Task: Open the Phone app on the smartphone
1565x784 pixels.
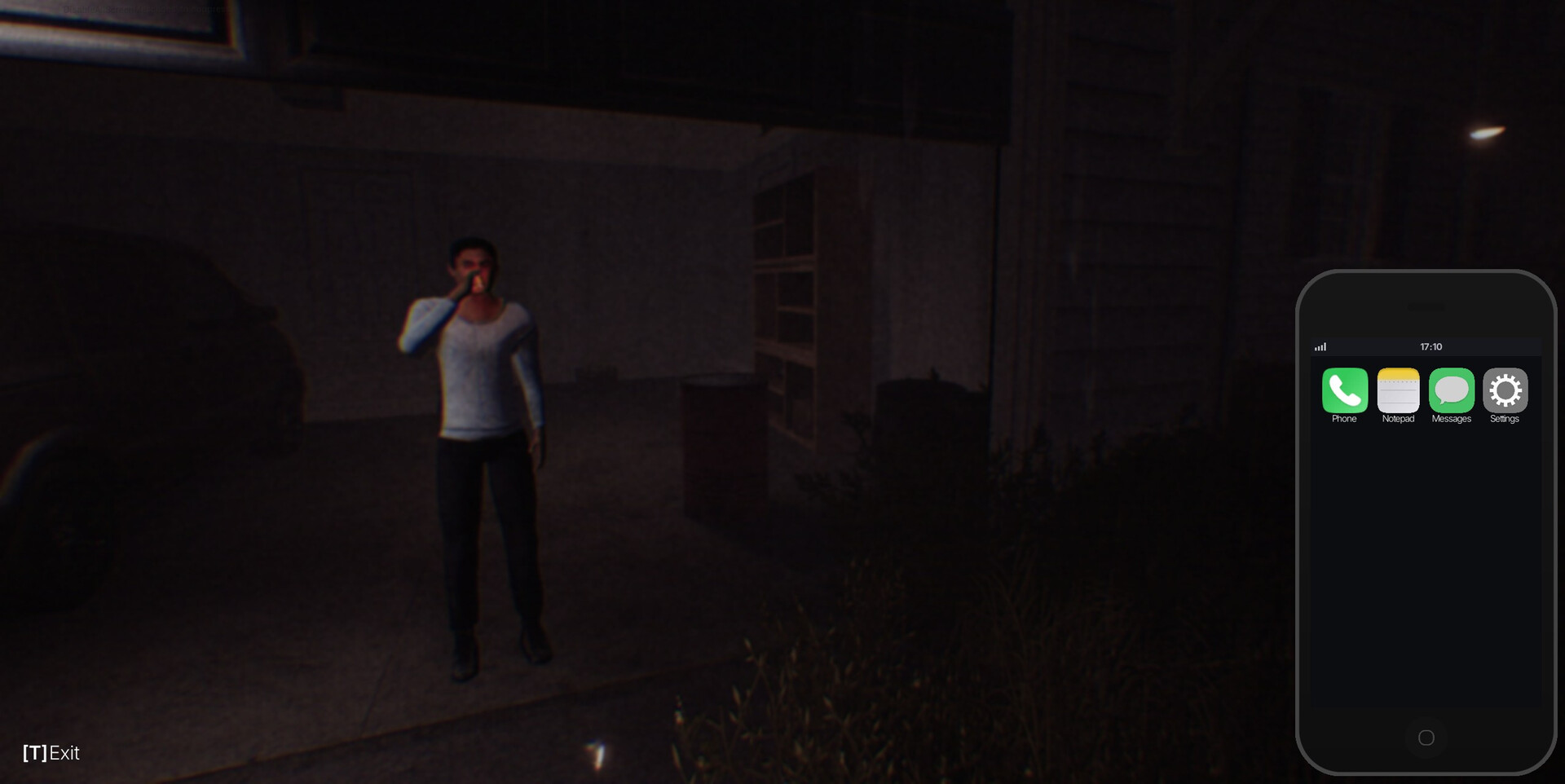Action: click(x=1345, y=391)
